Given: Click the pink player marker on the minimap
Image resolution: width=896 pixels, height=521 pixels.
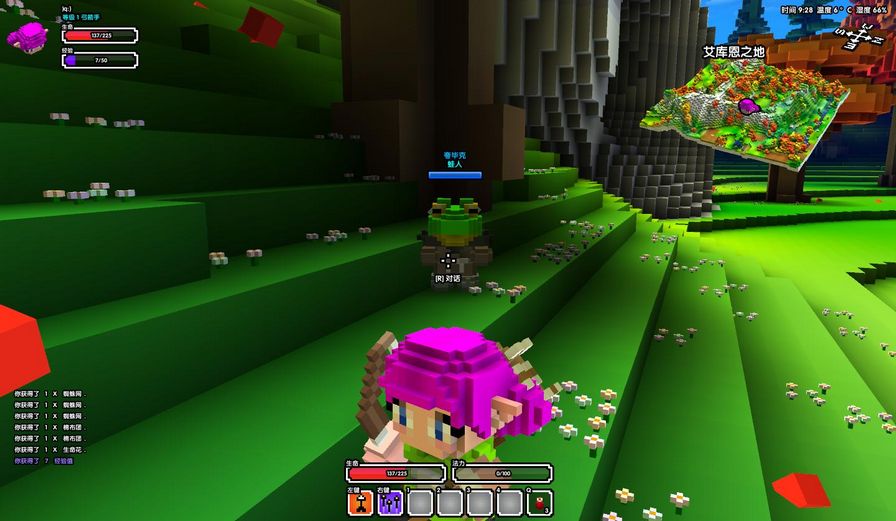Looking at the screenshot, I should click(x=747, y=105).
